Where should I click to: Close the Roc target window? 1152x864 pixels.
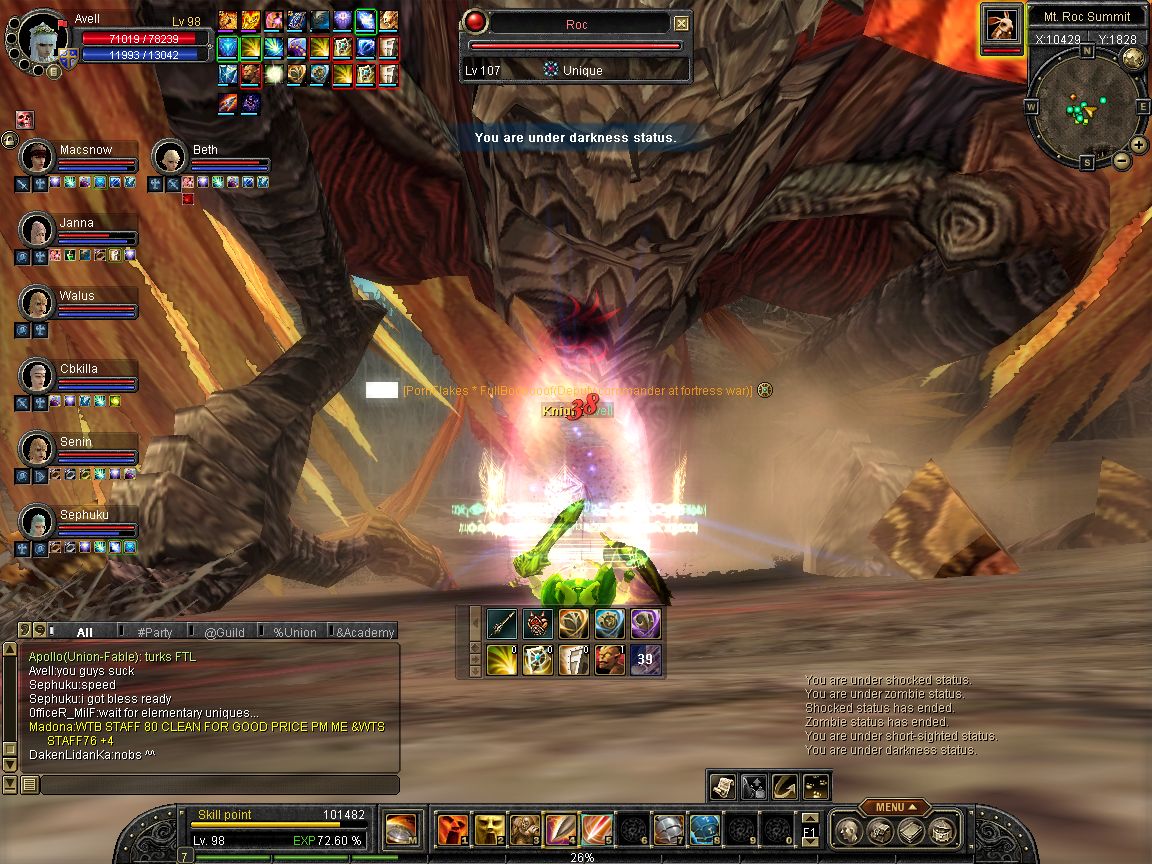point(681,23)
